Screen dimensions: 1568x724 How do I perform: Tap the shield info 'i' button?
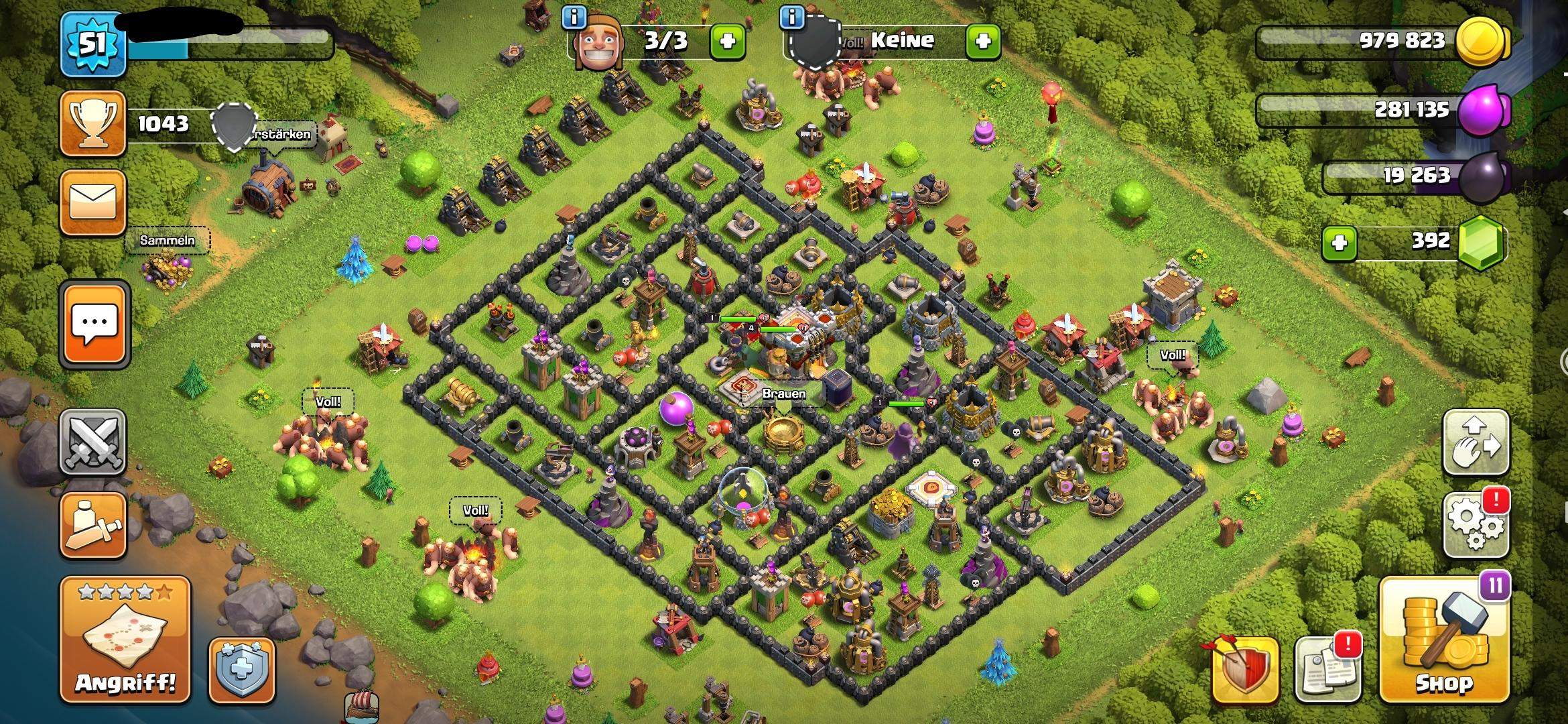click(x=793, y=19)
